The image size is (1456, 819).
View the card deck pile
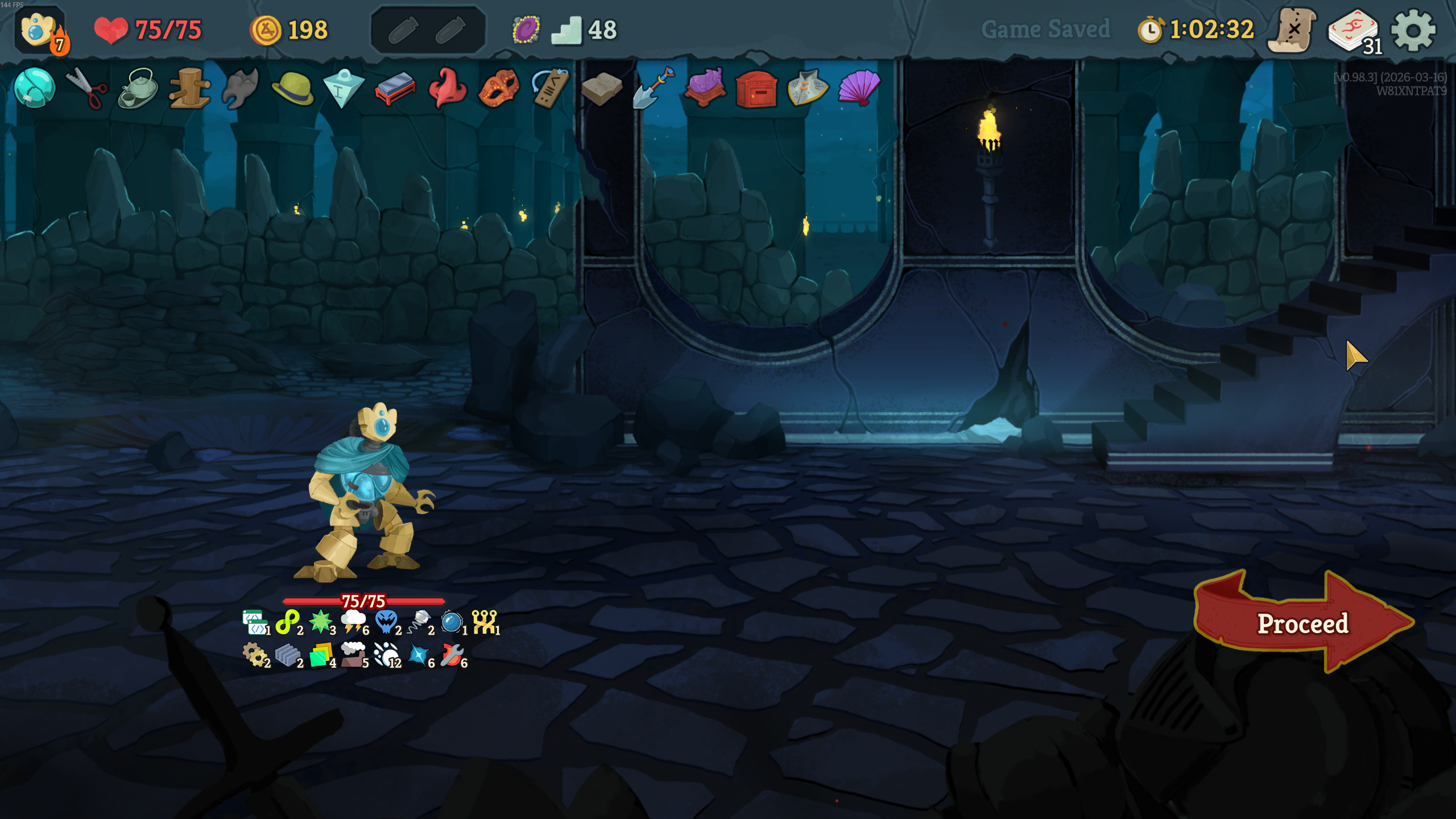pos(1354,31)
